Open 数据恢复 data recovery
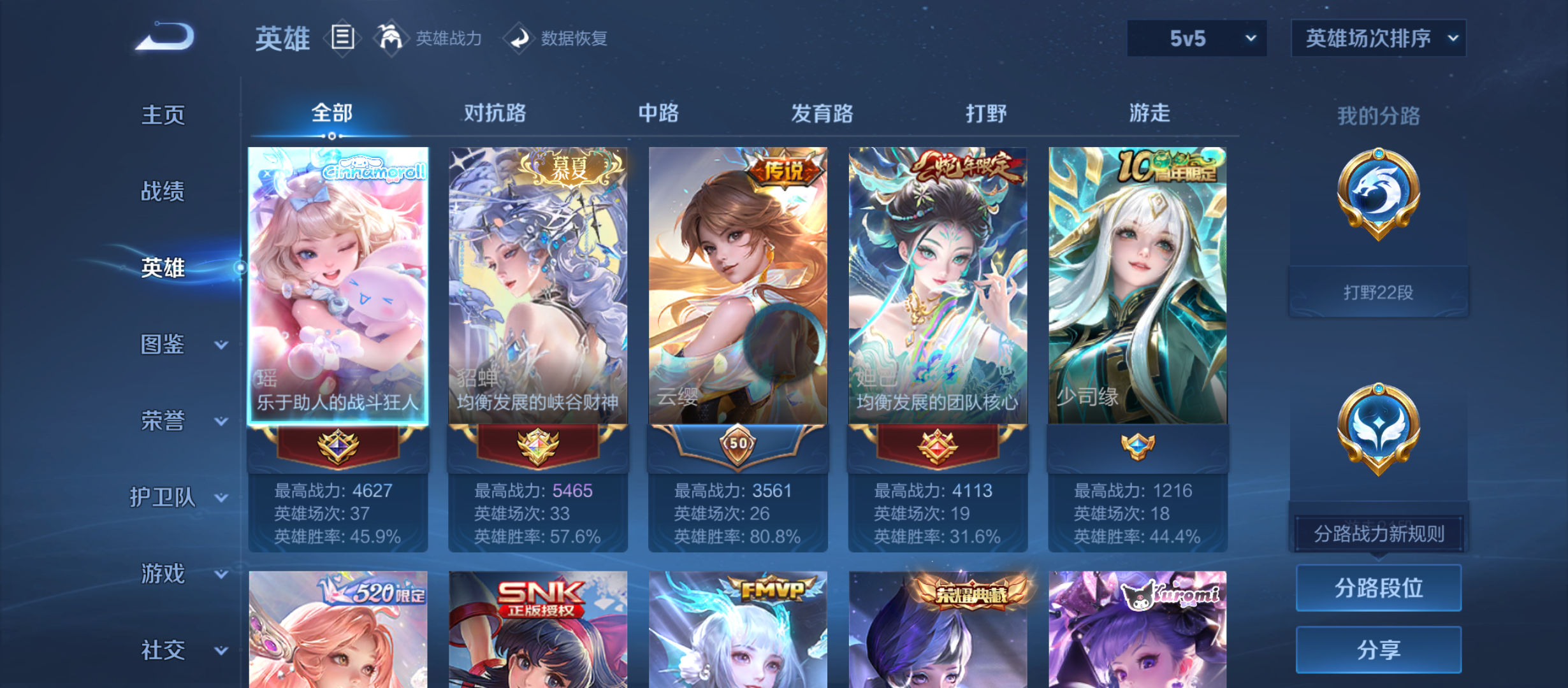This screenshot has height=688, width=1568. pos(521,38)
